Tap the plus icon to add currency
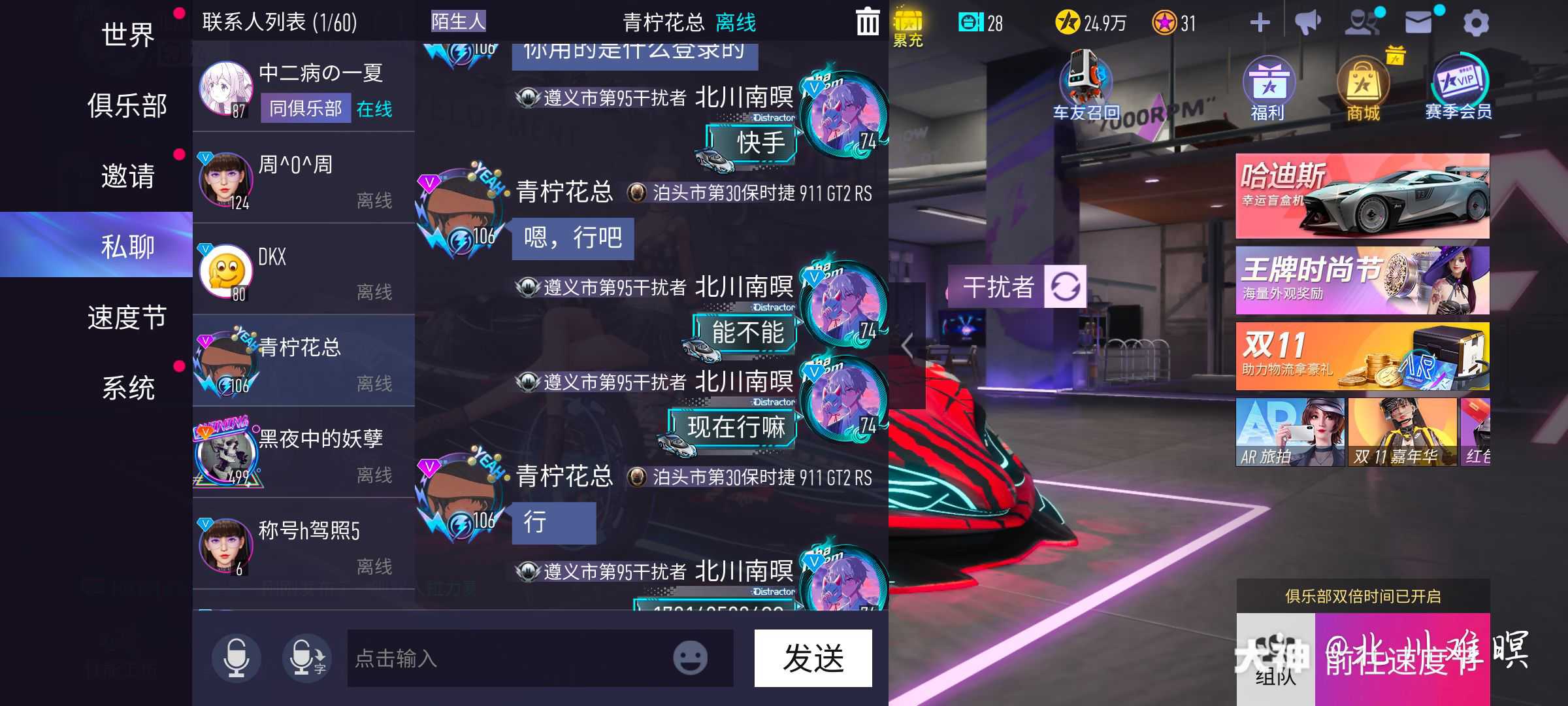1568x706 pixels. point(1260,21)
